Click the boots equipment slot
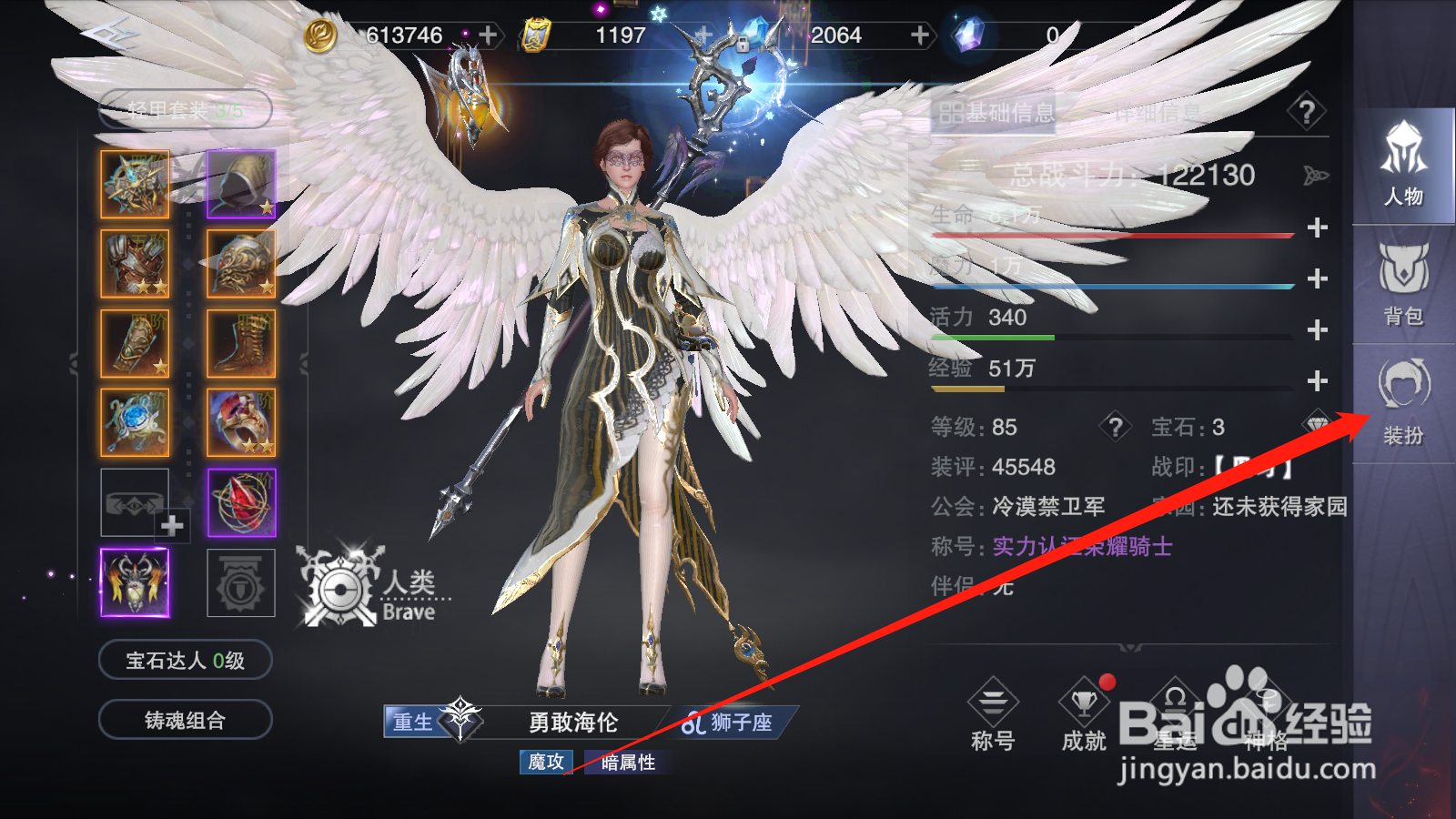This screenshot has height=819, width=1456. tap(241, 341)
